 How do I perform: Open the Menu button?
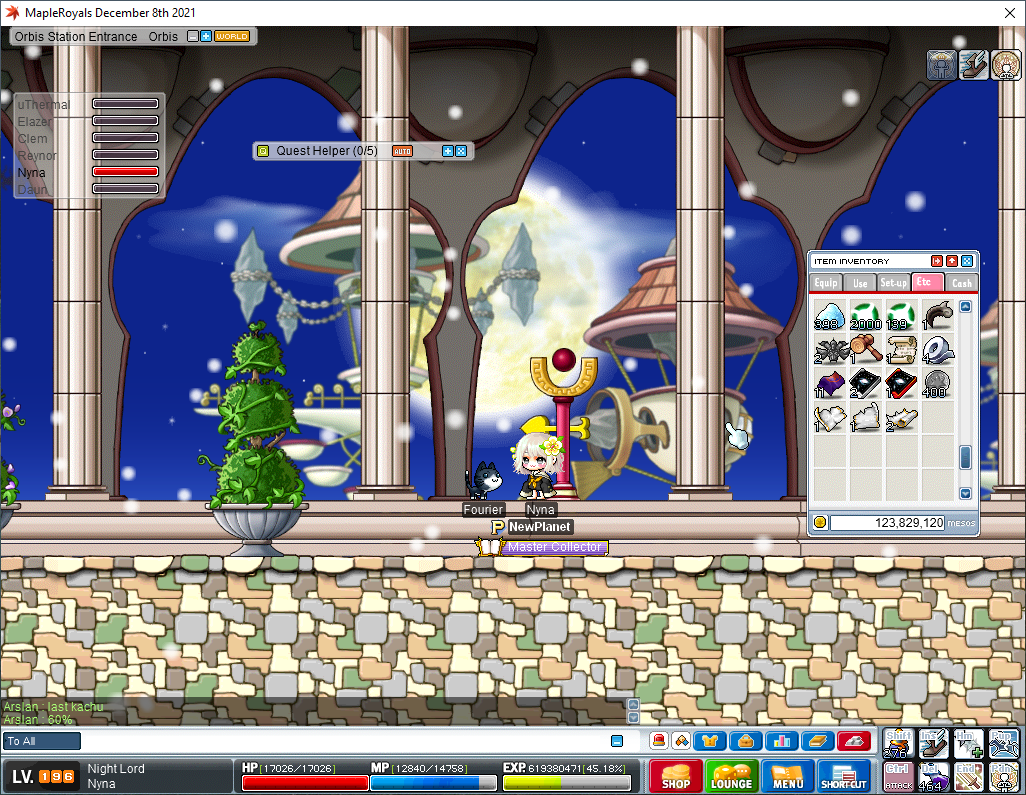787,777
